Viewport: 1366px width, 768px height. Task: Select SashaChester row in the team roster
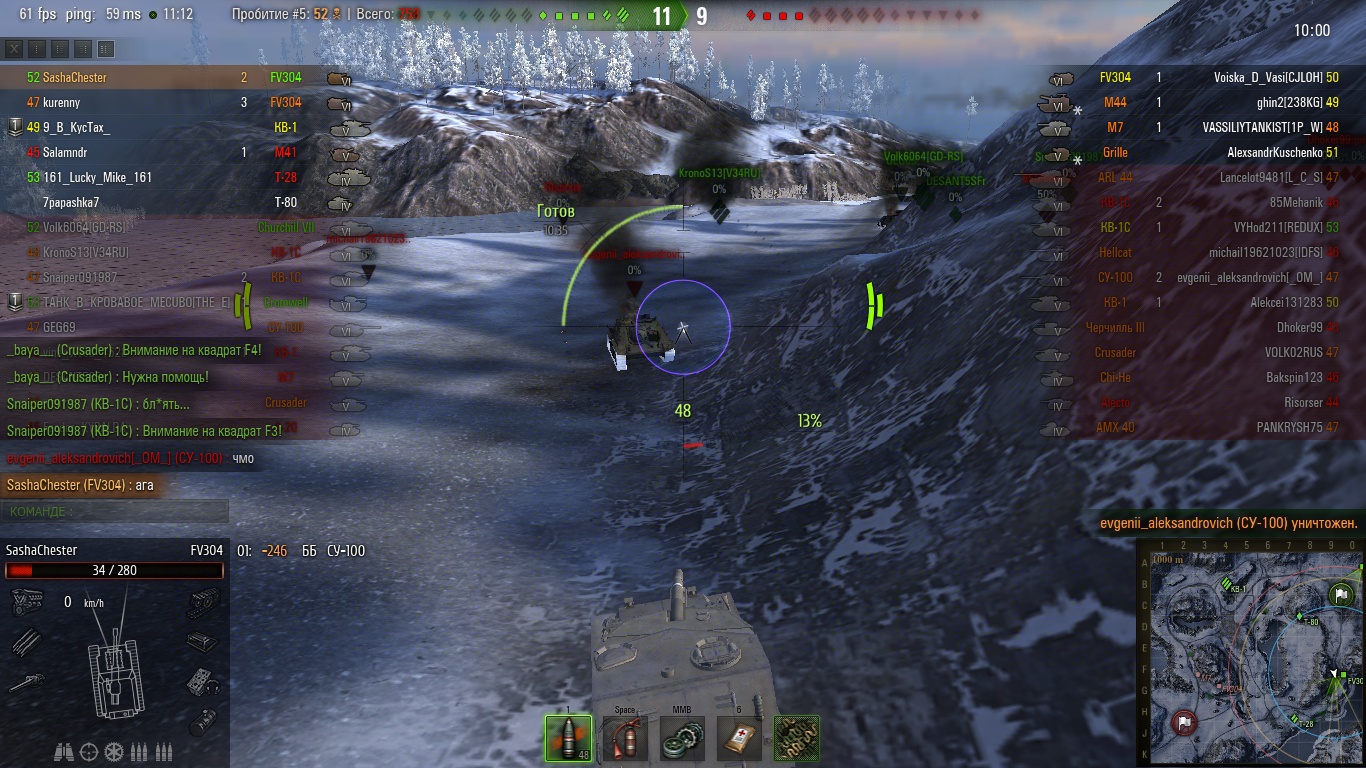[74, 77]
